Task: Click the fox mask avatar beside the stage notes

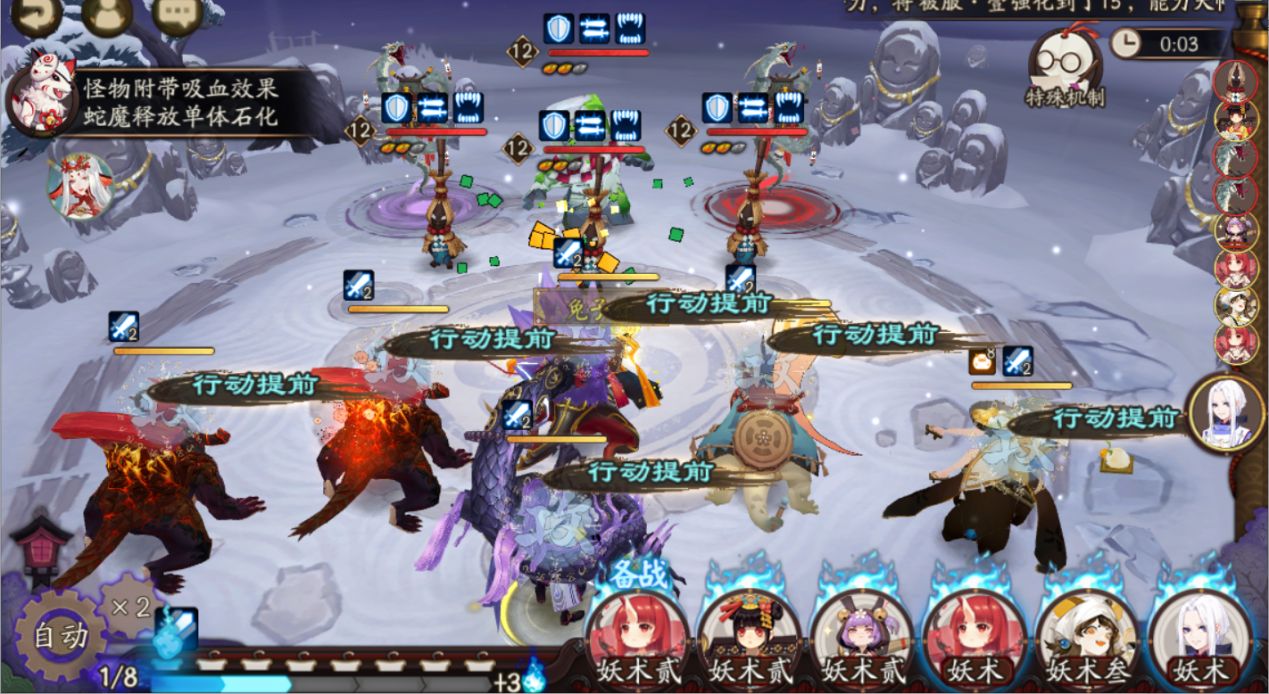Action: click(40, 99)
